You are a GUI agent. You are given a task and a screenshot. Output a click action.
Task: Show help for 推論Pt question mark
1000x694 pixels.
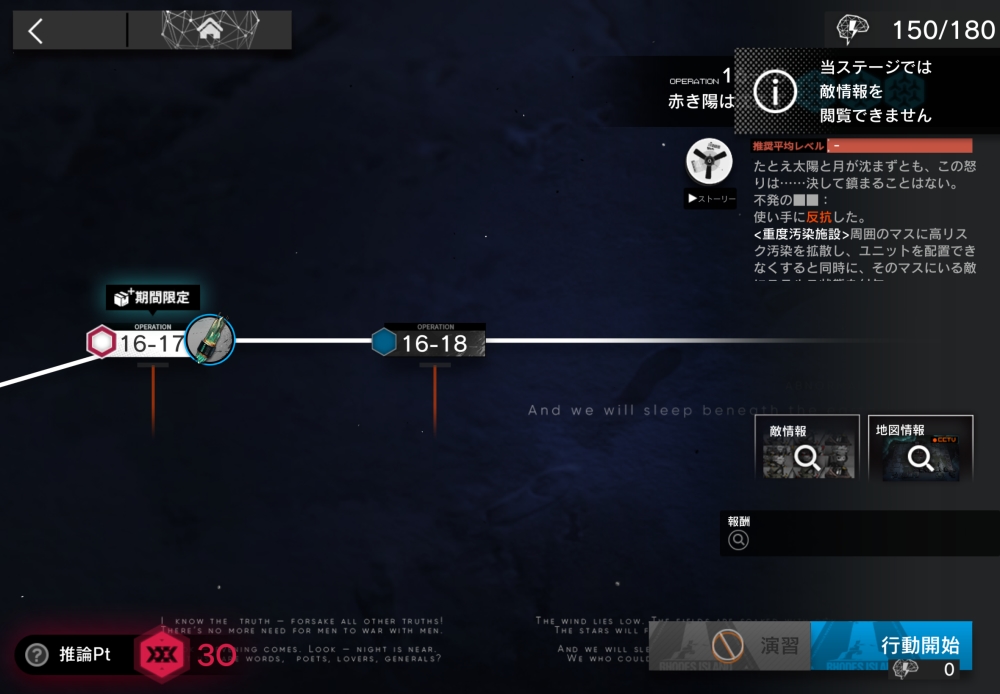pos(37,655)
